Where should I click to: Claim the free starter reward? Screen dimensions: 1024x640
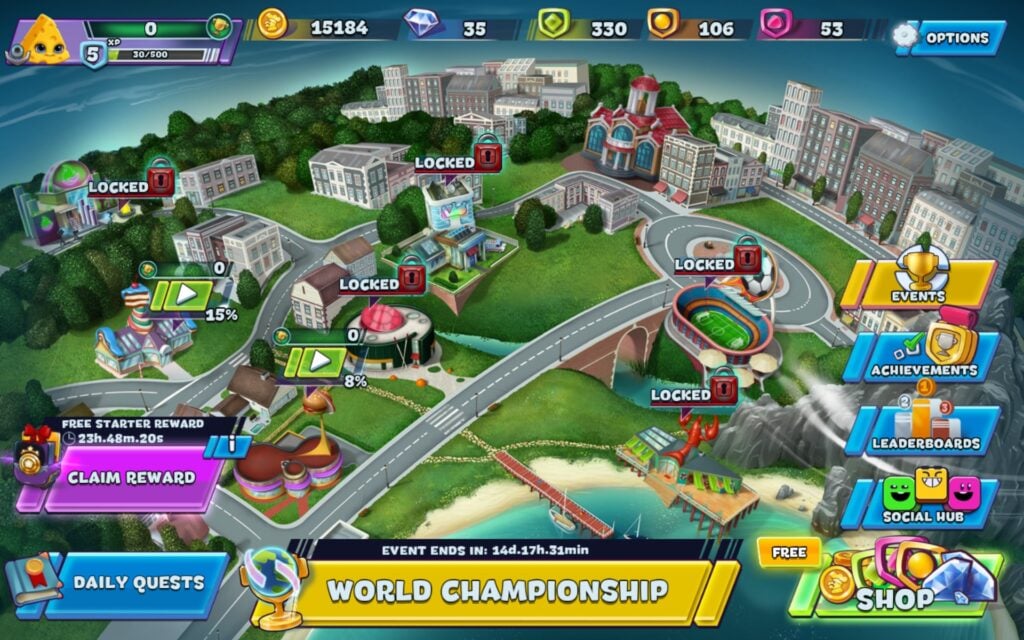[x=131, y=478]
